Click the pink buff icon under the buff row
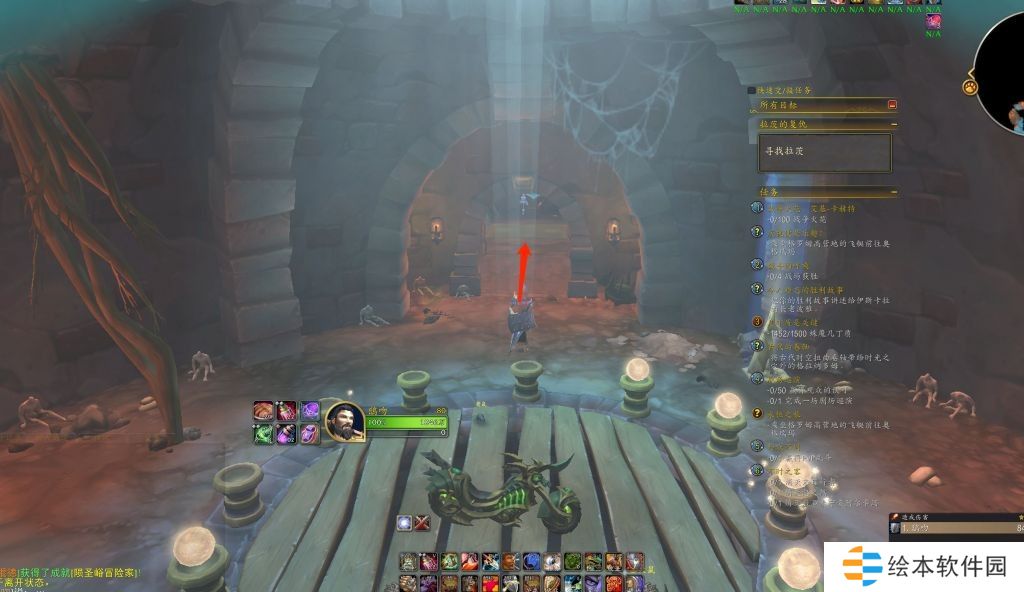 [933, 21]
